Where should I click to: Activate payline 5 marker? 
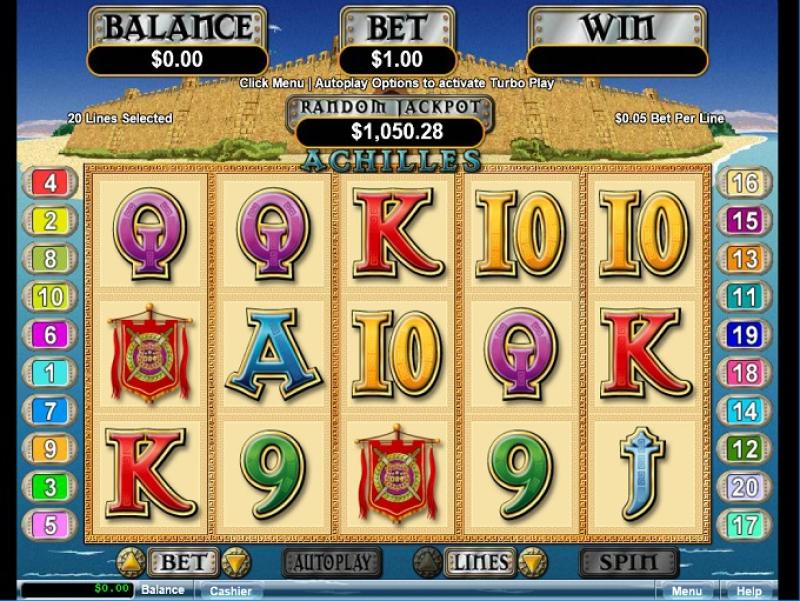[49, 524]
